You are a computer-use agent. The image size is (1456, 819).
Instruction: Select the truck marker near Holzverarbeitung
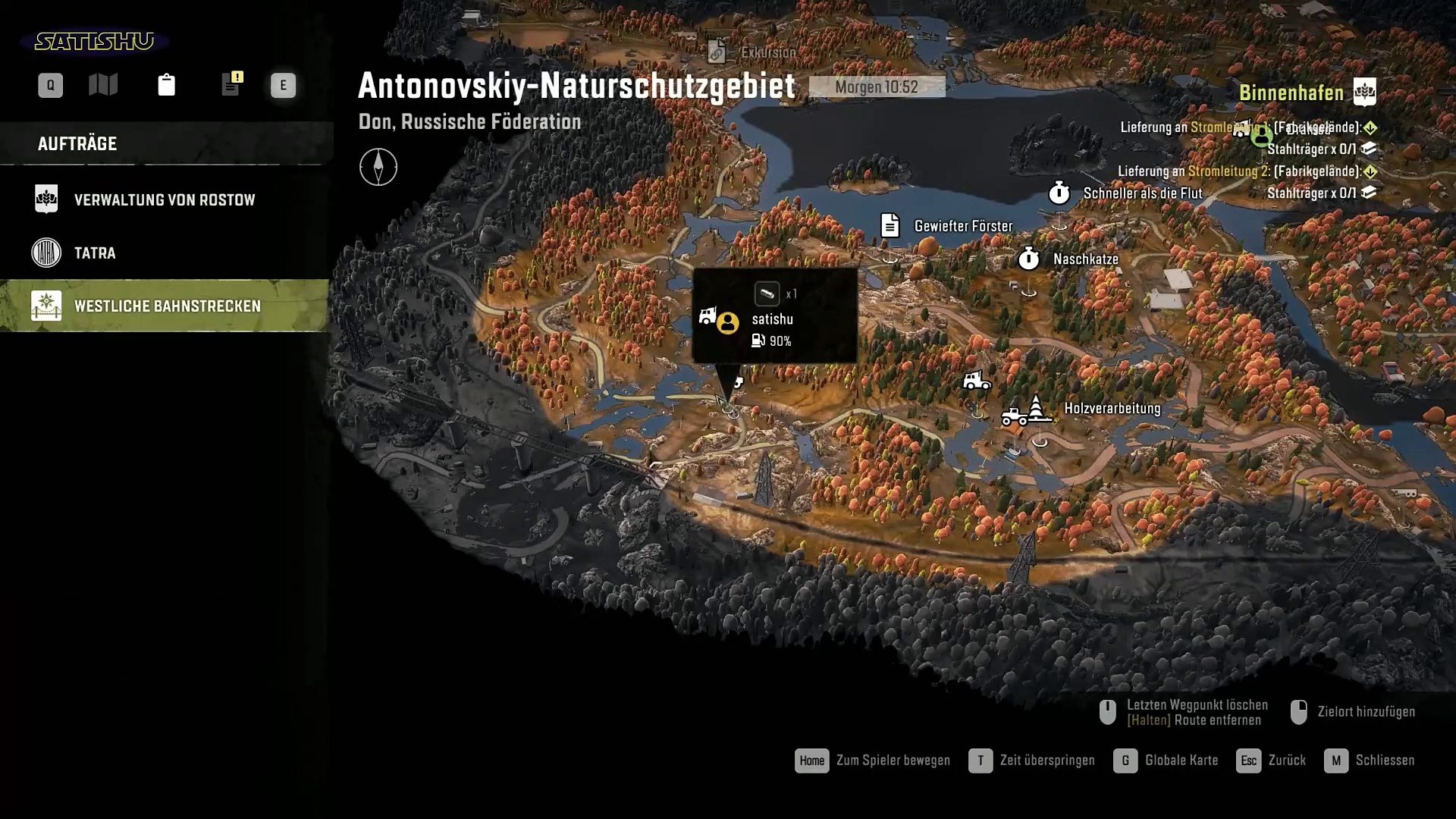tap(977, 380)
